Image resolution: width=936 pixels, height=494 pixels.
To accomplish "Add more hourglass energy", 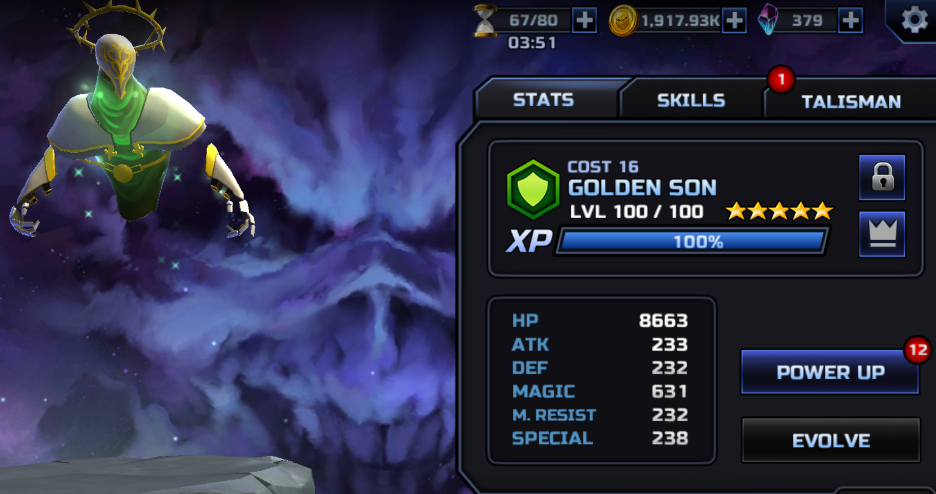I will (584, 20).
